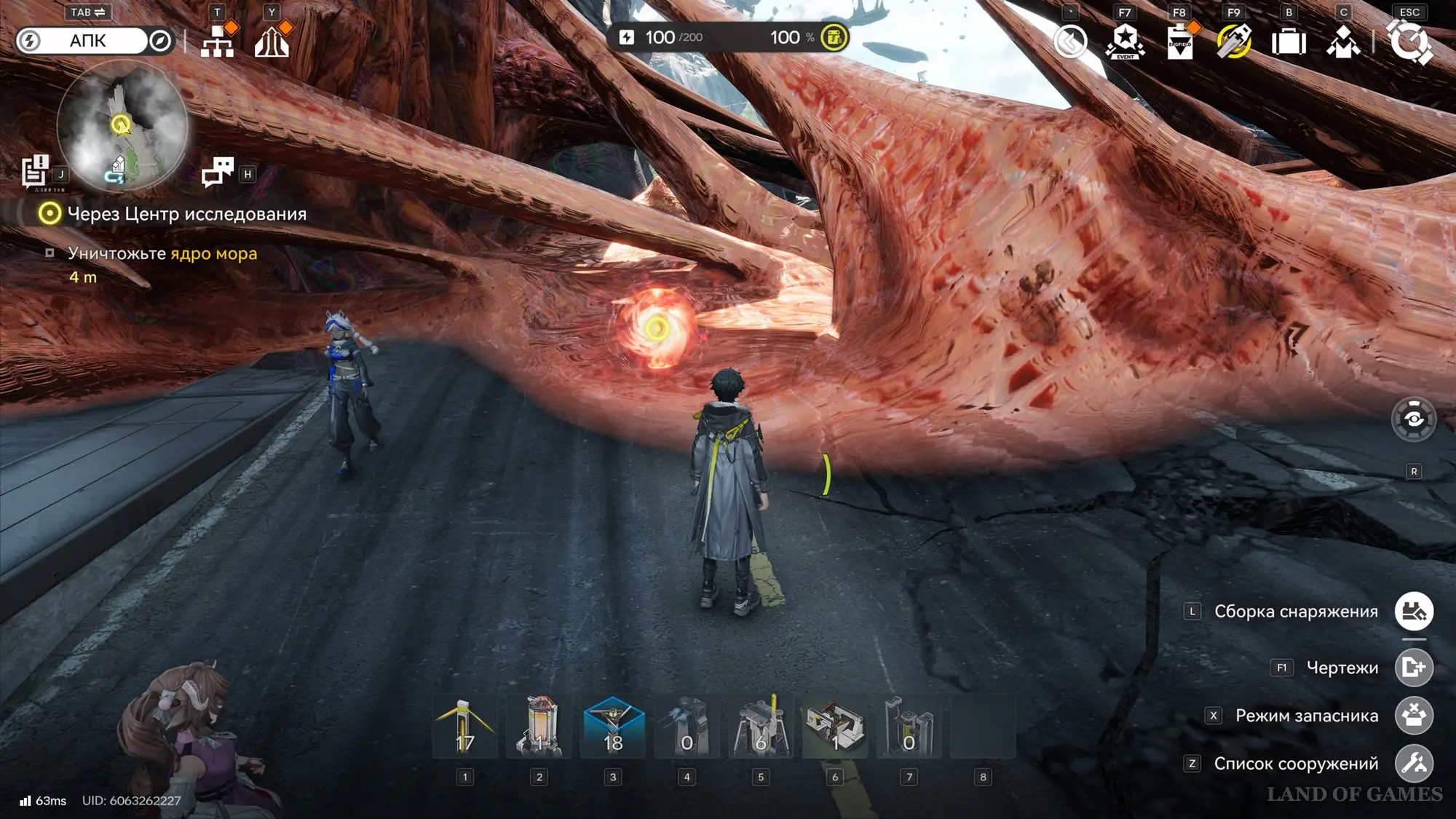The width and height of the screenshot is (1456, 819).
Task: Select the blue-highlighted hotbar slot with 18
Action: [613, 727]
